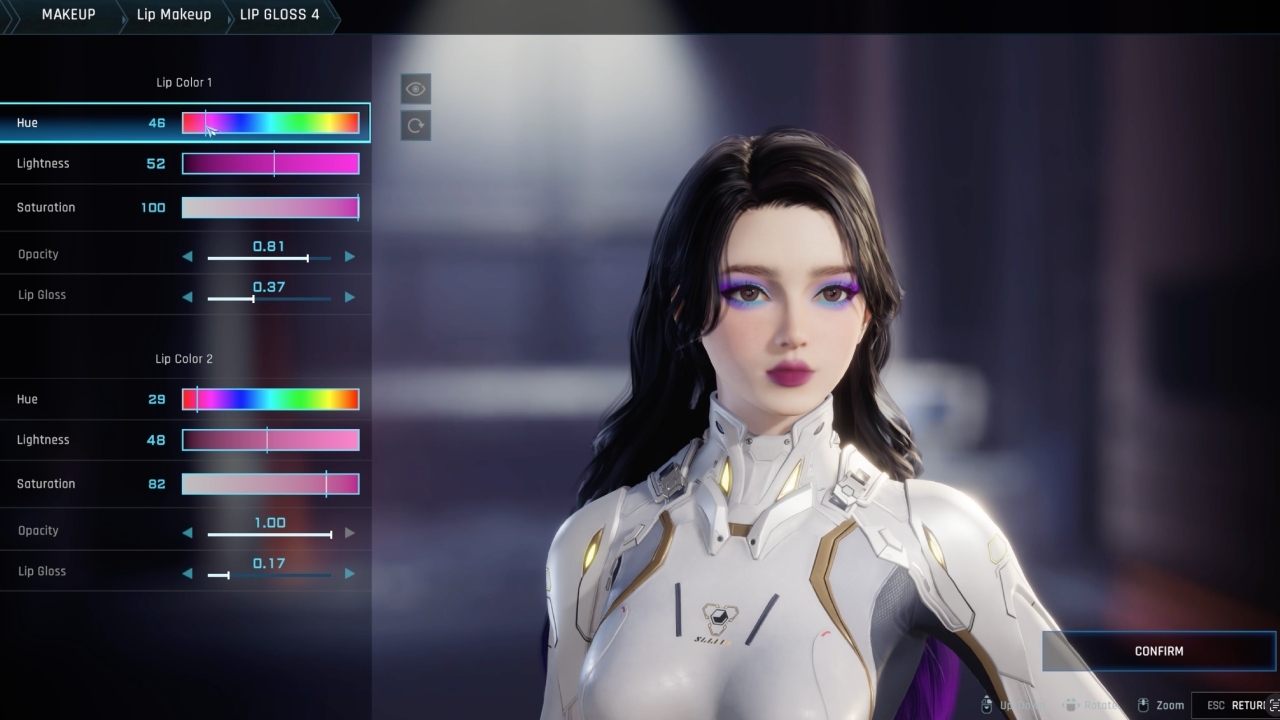
Task: Lower Lip Color 1 Lip Gloss value
Action: click(x=187, y=297)
